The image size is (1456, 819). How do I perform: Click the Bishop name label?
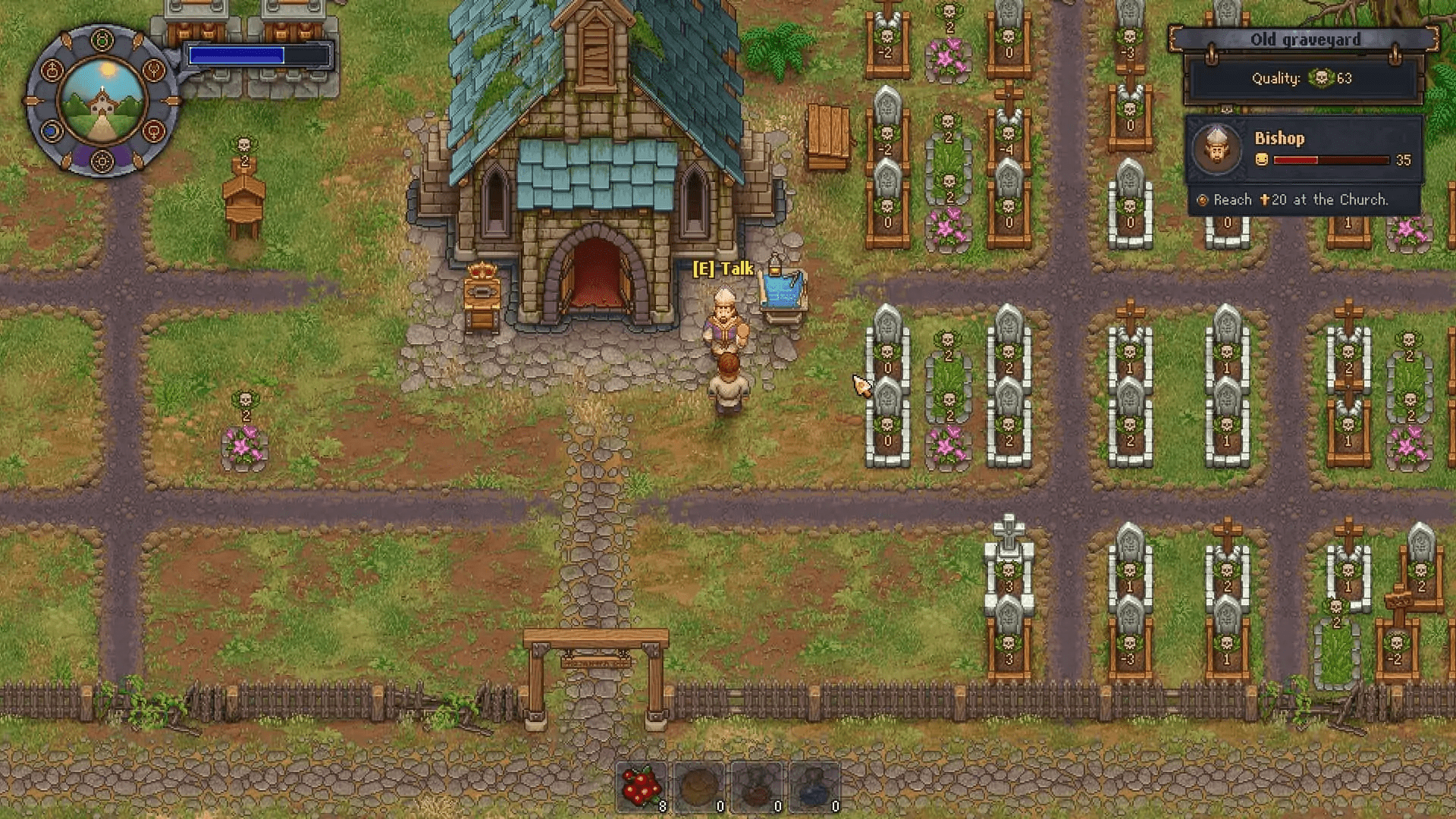coord(1282,138)
